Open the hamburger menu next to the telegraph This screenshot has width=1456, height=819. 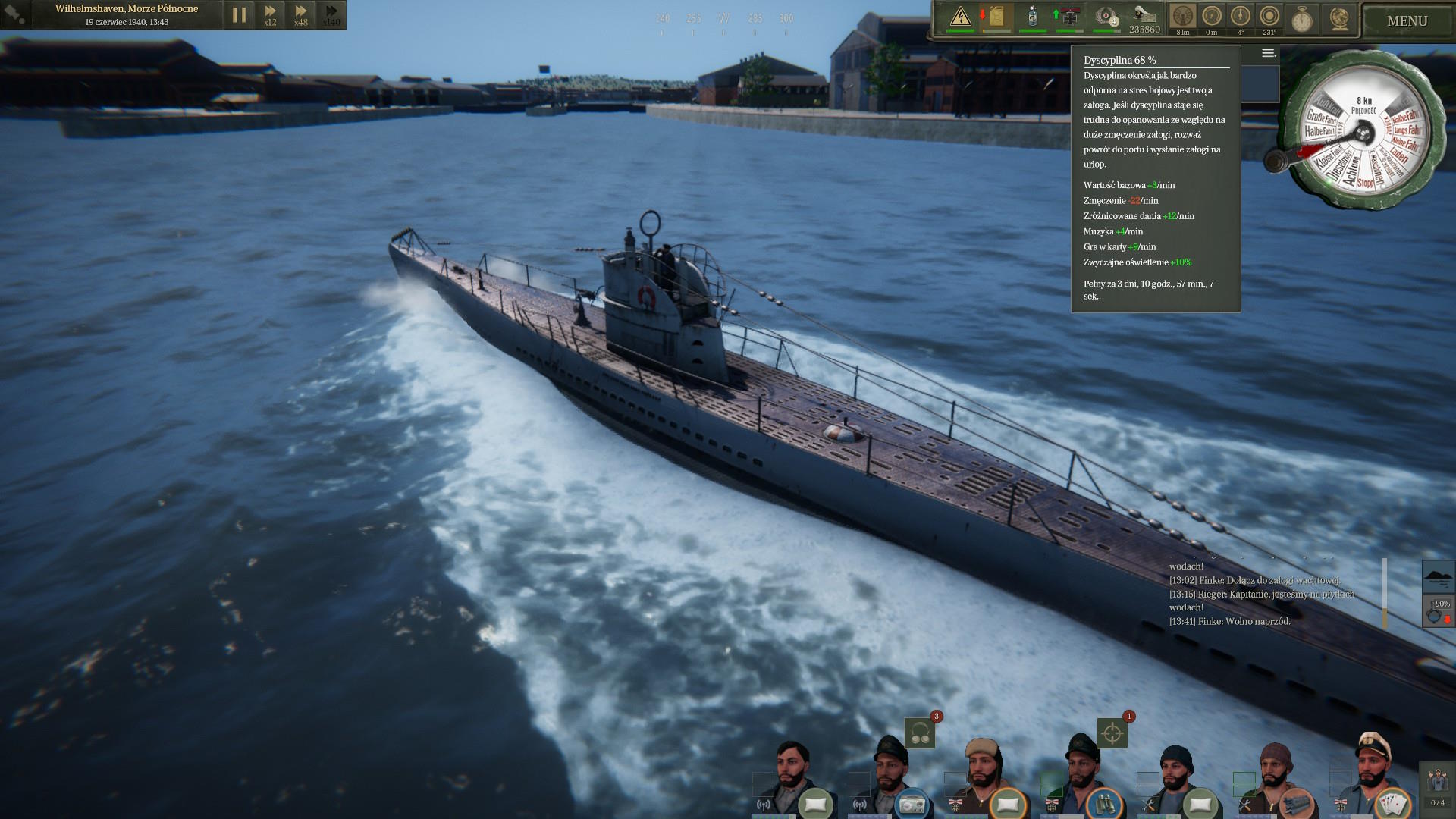1269,53
